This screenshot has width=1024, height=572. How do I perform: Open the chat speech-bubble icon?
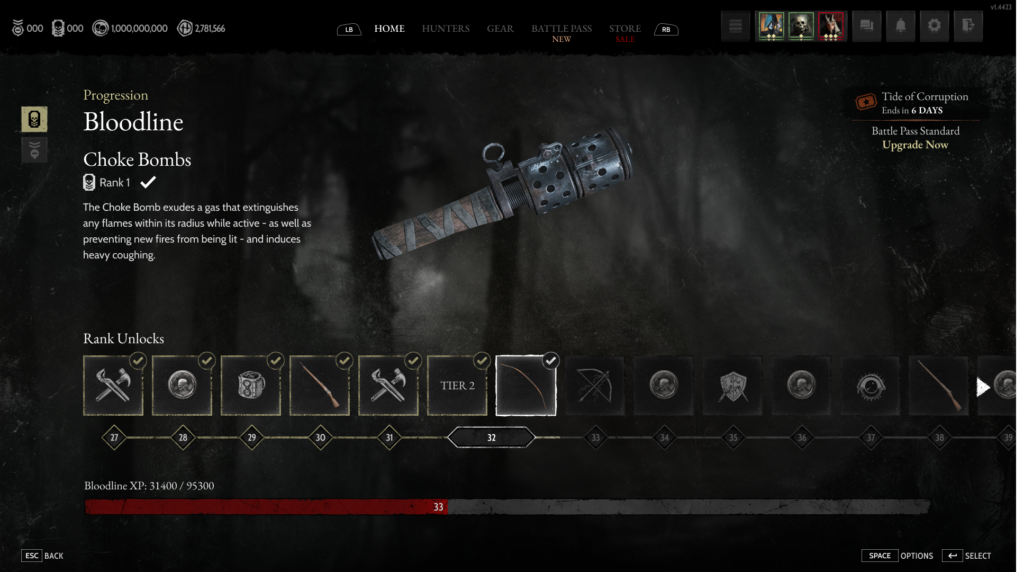(867, 26)
